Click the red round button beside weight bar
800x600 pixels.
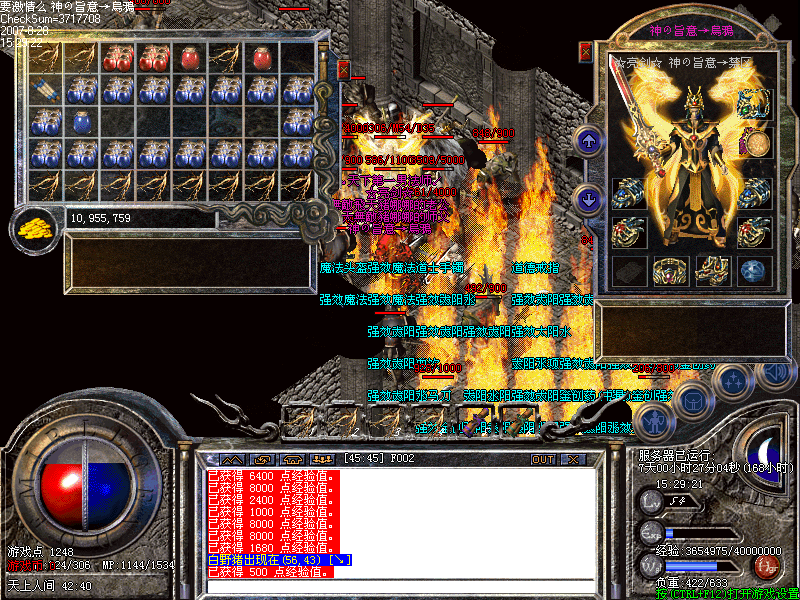(x=767, y=566)
